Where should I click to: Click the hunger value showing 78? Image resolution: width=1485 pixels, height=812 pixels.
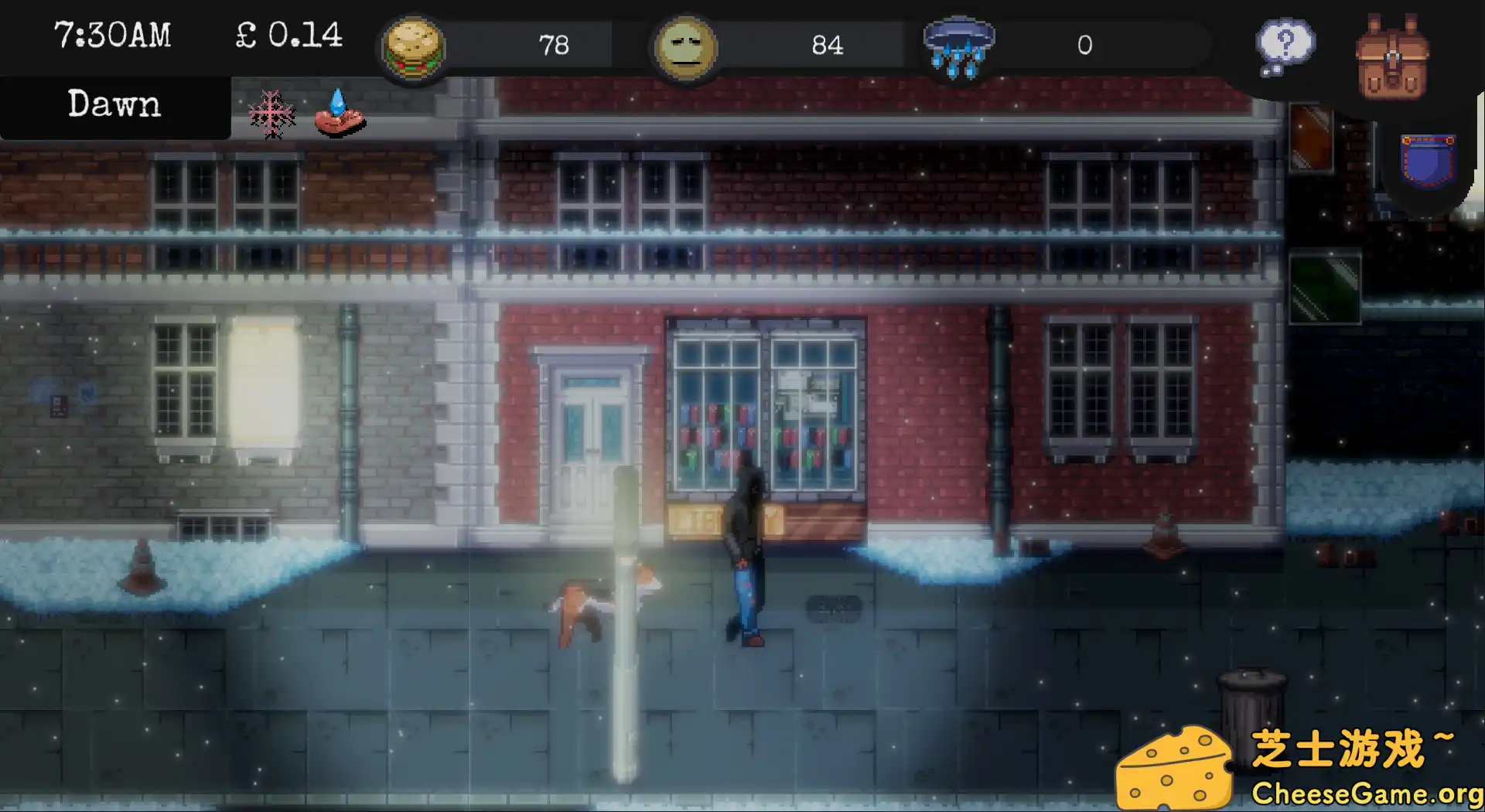[556, 45]
